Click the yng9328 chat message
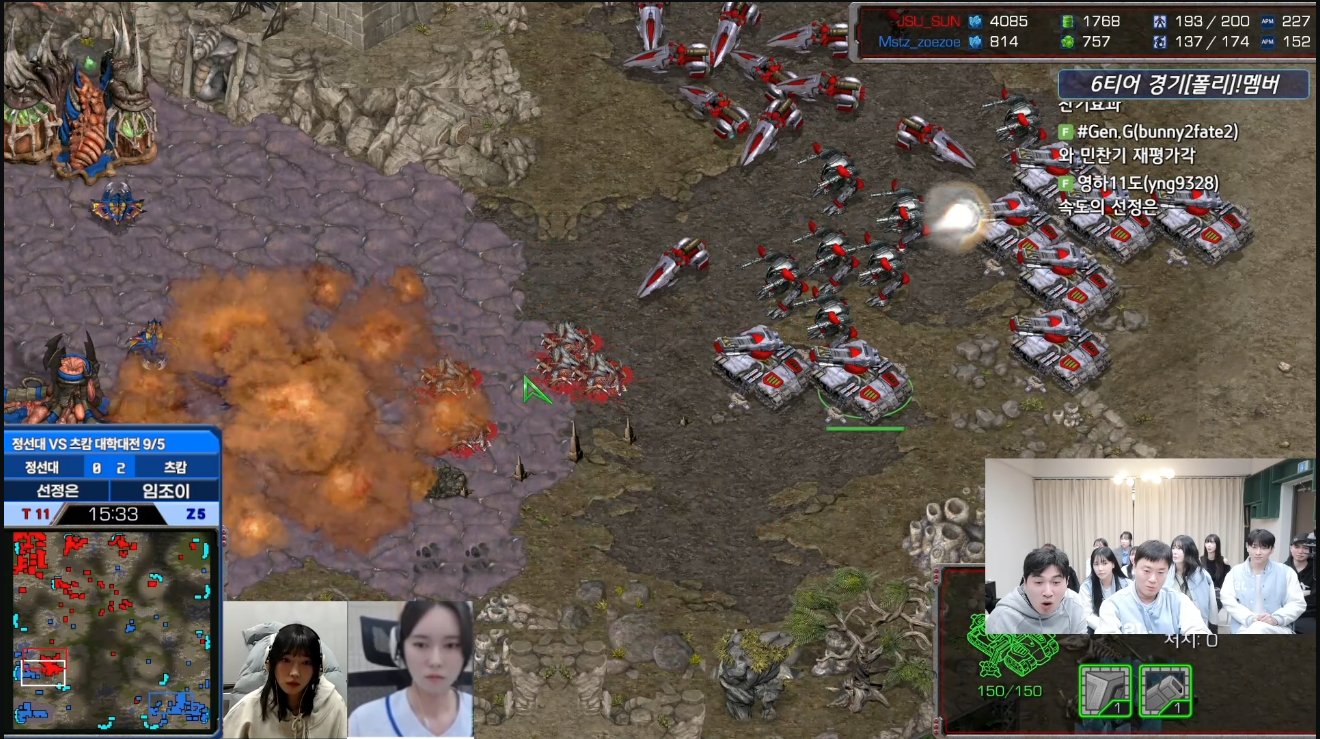The image size is (1320, 739). (x=1140, y=183)
